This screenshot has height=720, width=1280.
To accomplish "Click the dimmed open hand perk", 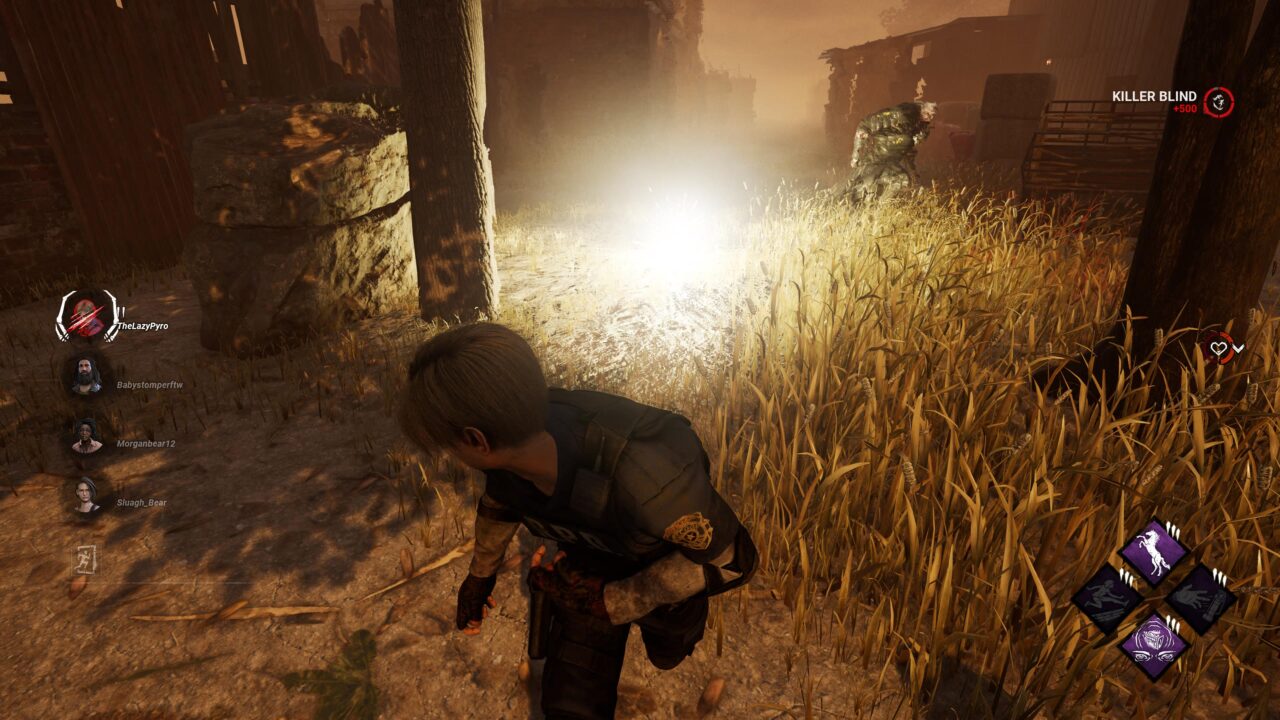I will tap(1200, 599).
